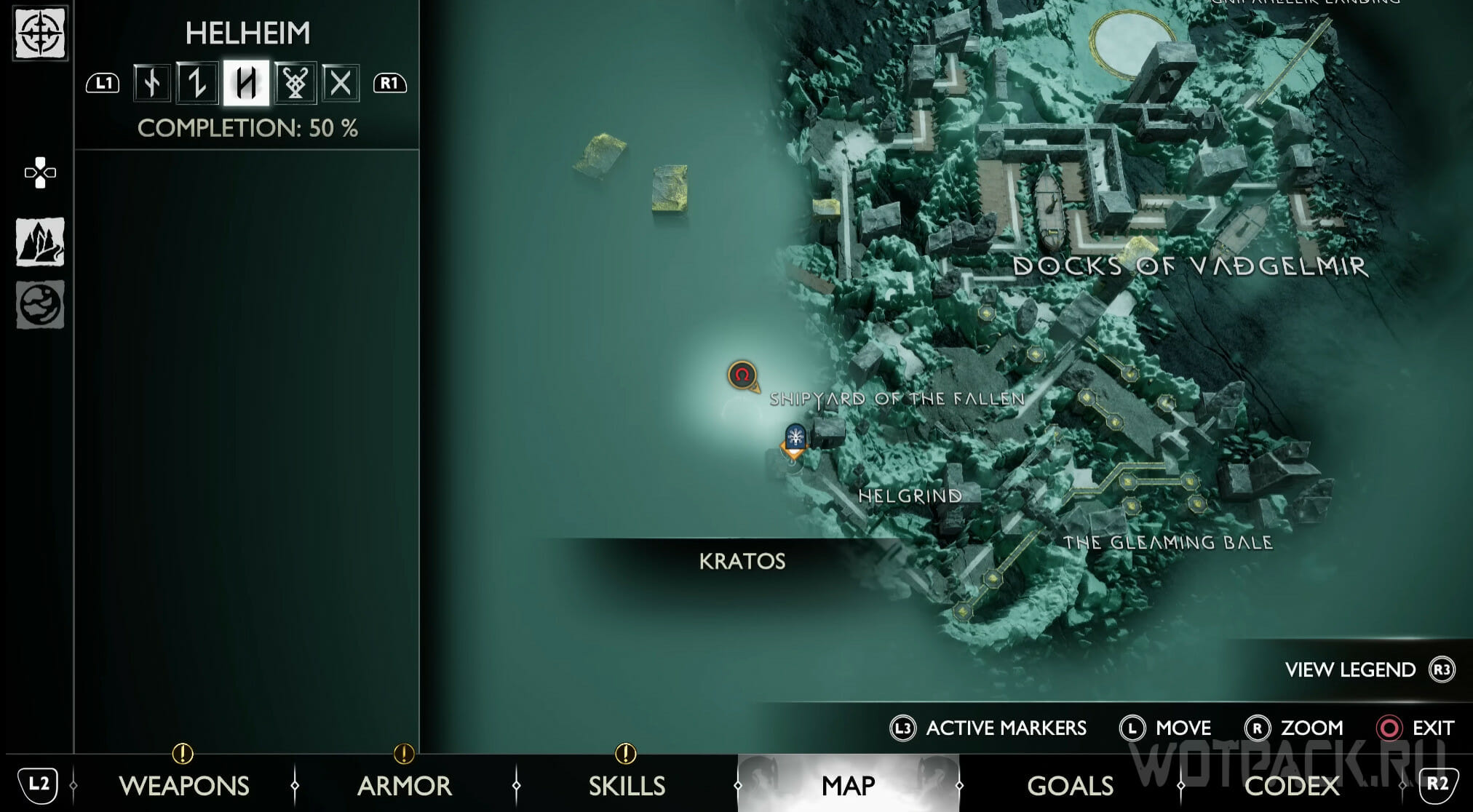Choose the X-shaped rune realm tab

[x=340, y=83]
